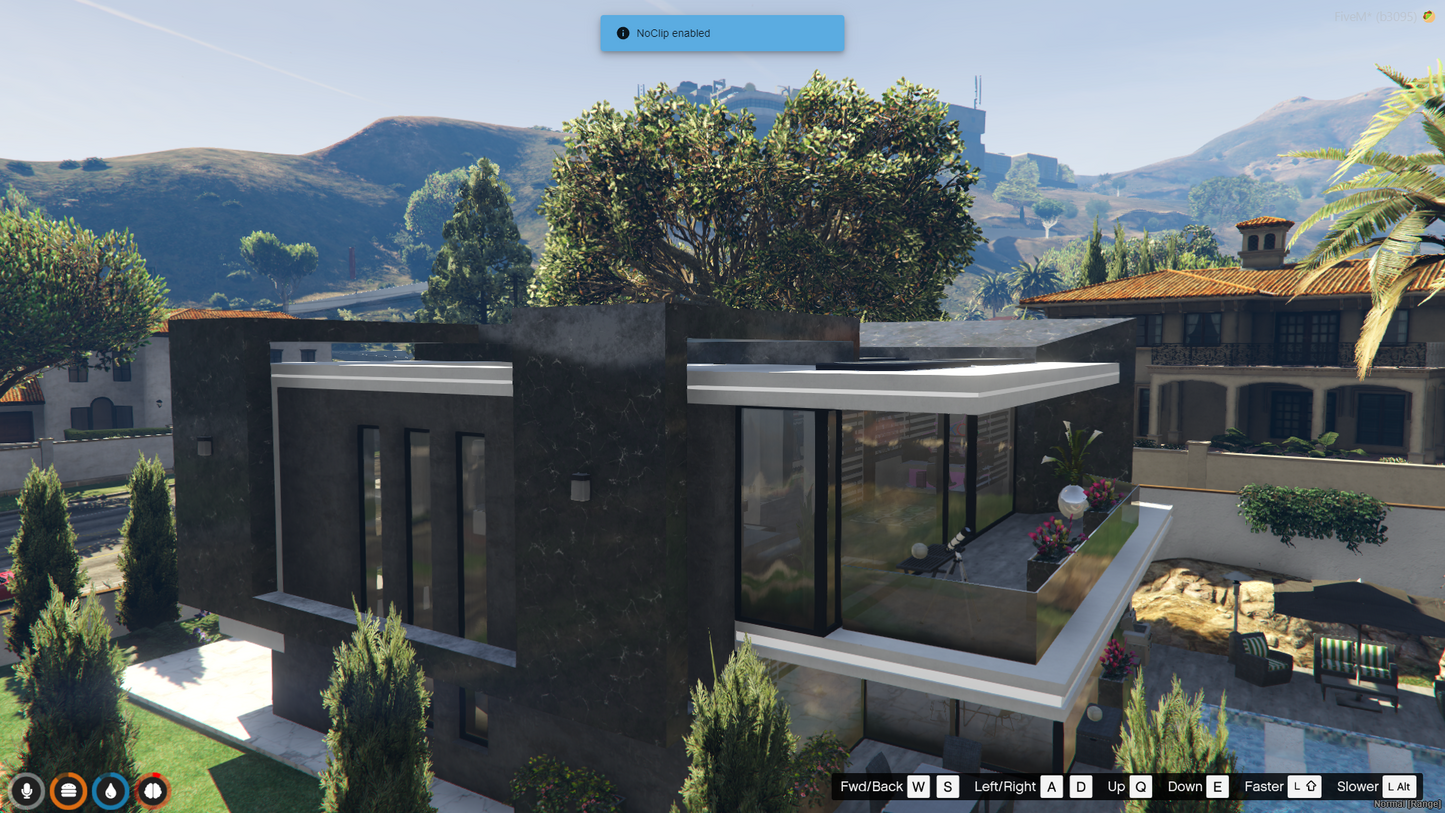Select the brain stress status icon
Viewport: 1445px width, 813px height.
pos(153,790)
